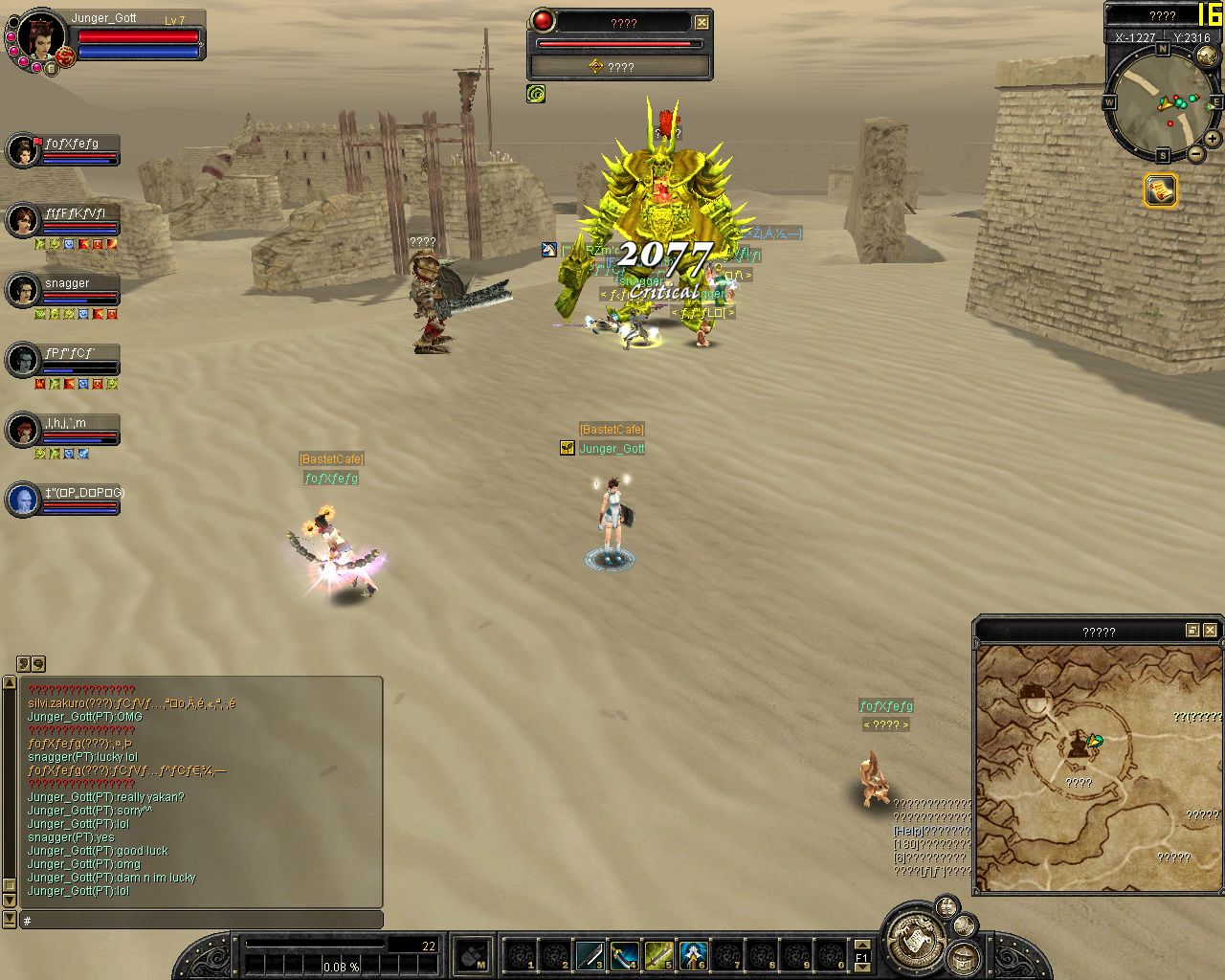
Task: Click the ear icon above chat
Action: click(24, 663)
